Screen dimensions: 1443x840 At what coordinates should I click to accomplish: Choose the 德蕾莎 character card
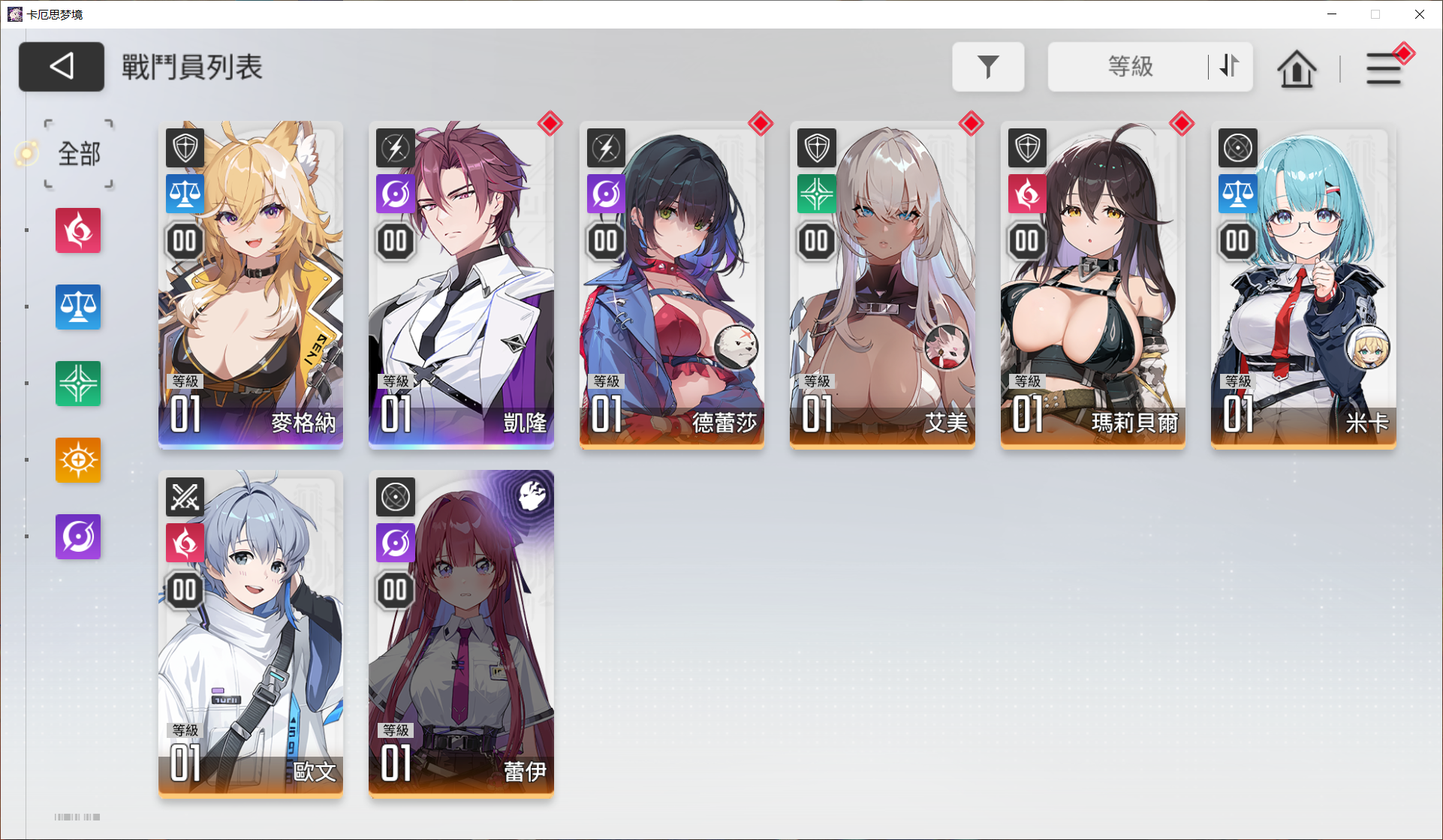(672, 285)
